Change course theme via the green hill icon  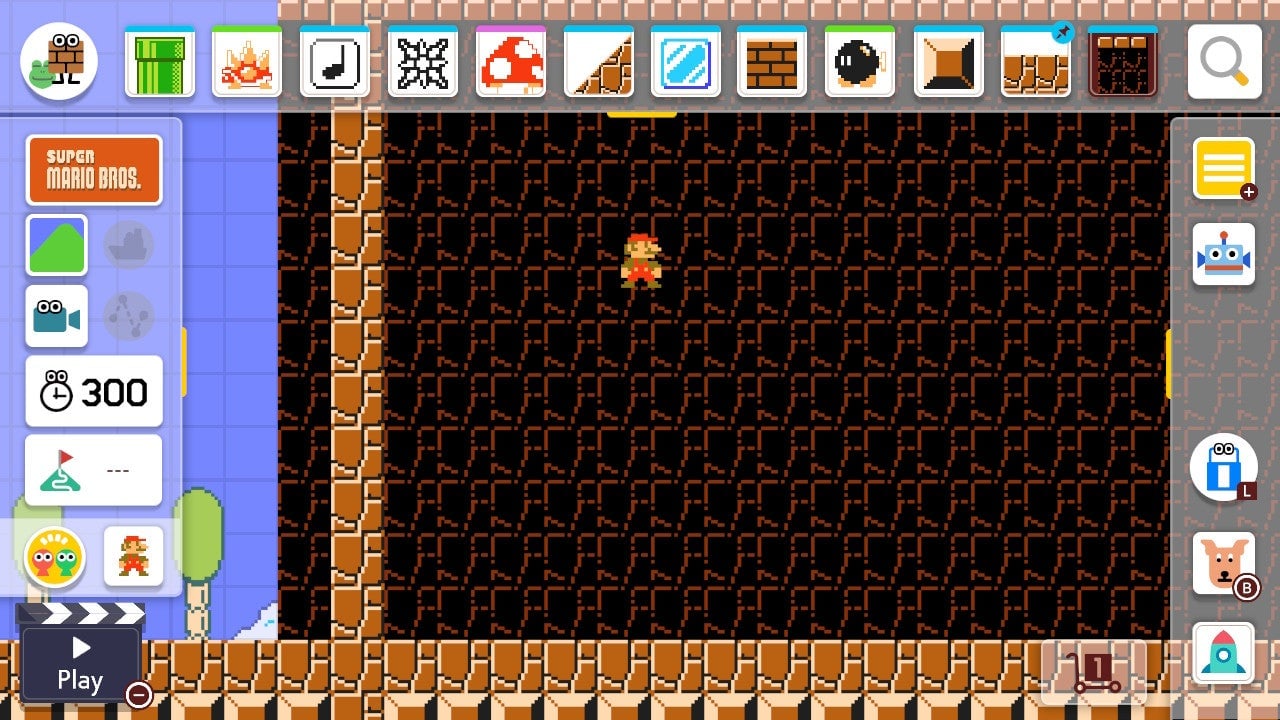57,245
